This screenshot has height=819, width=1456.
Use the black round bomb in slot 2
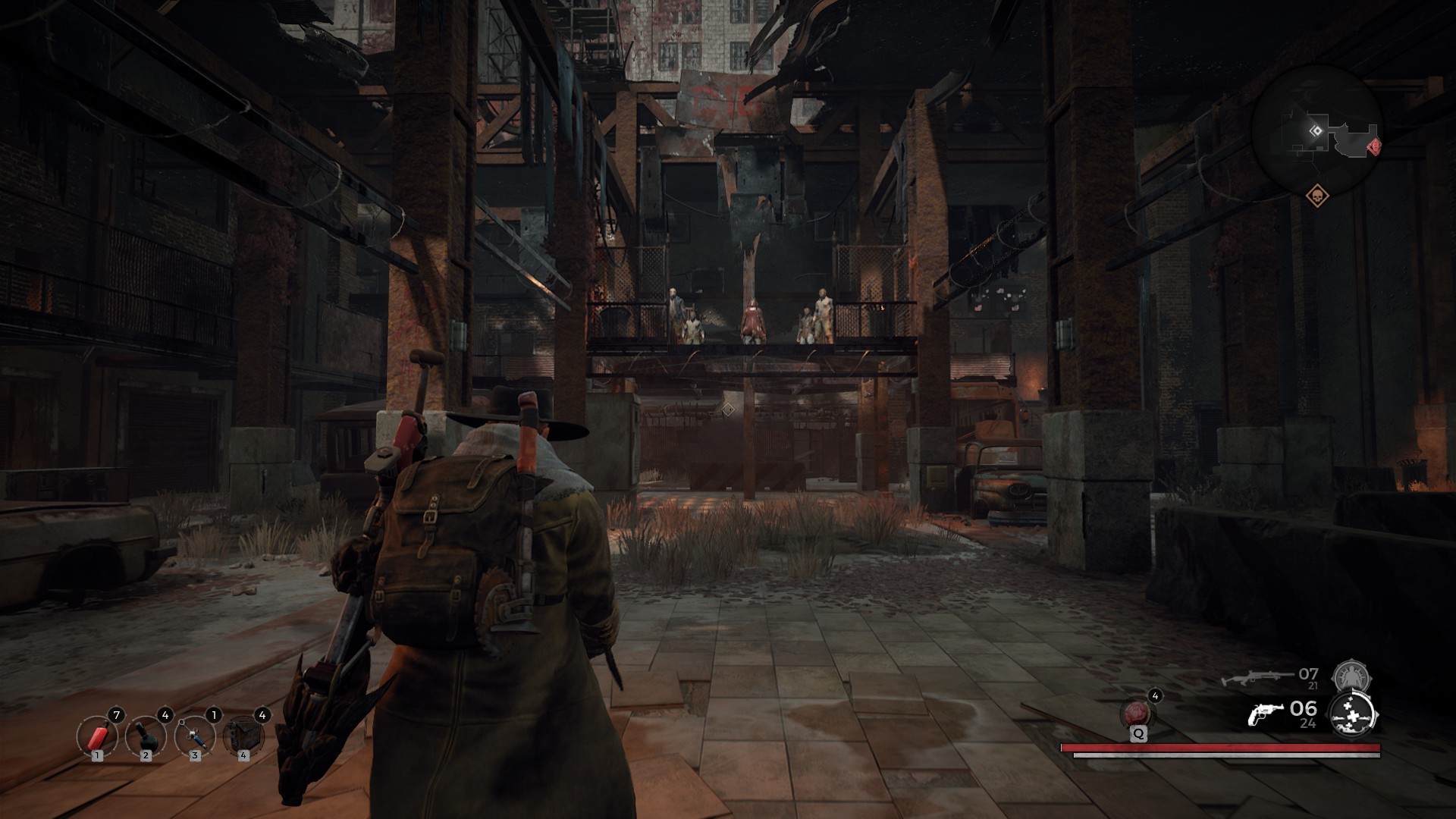pos(145,736)
